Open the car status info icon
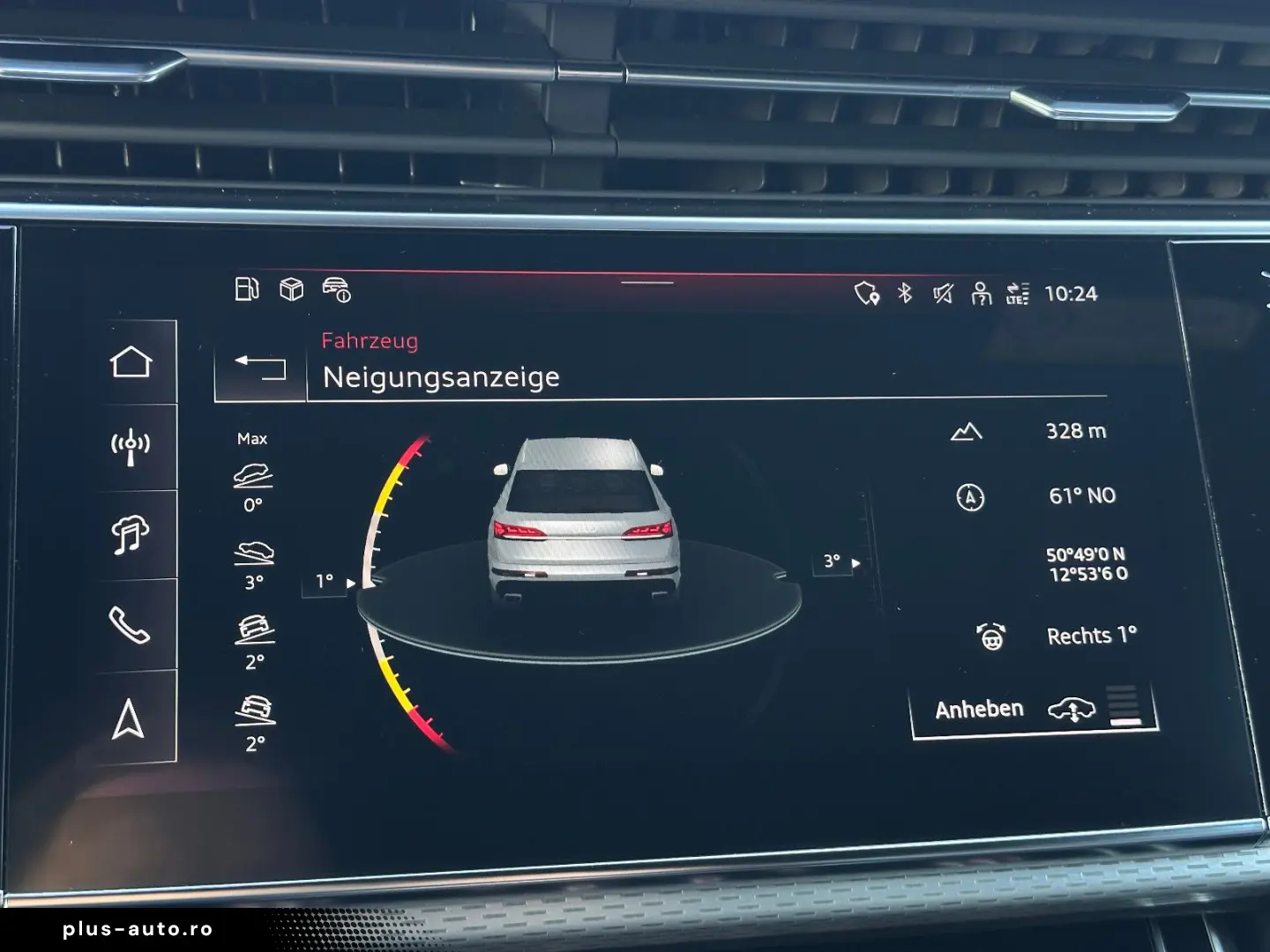1270x952 pixels. (338, 289)
